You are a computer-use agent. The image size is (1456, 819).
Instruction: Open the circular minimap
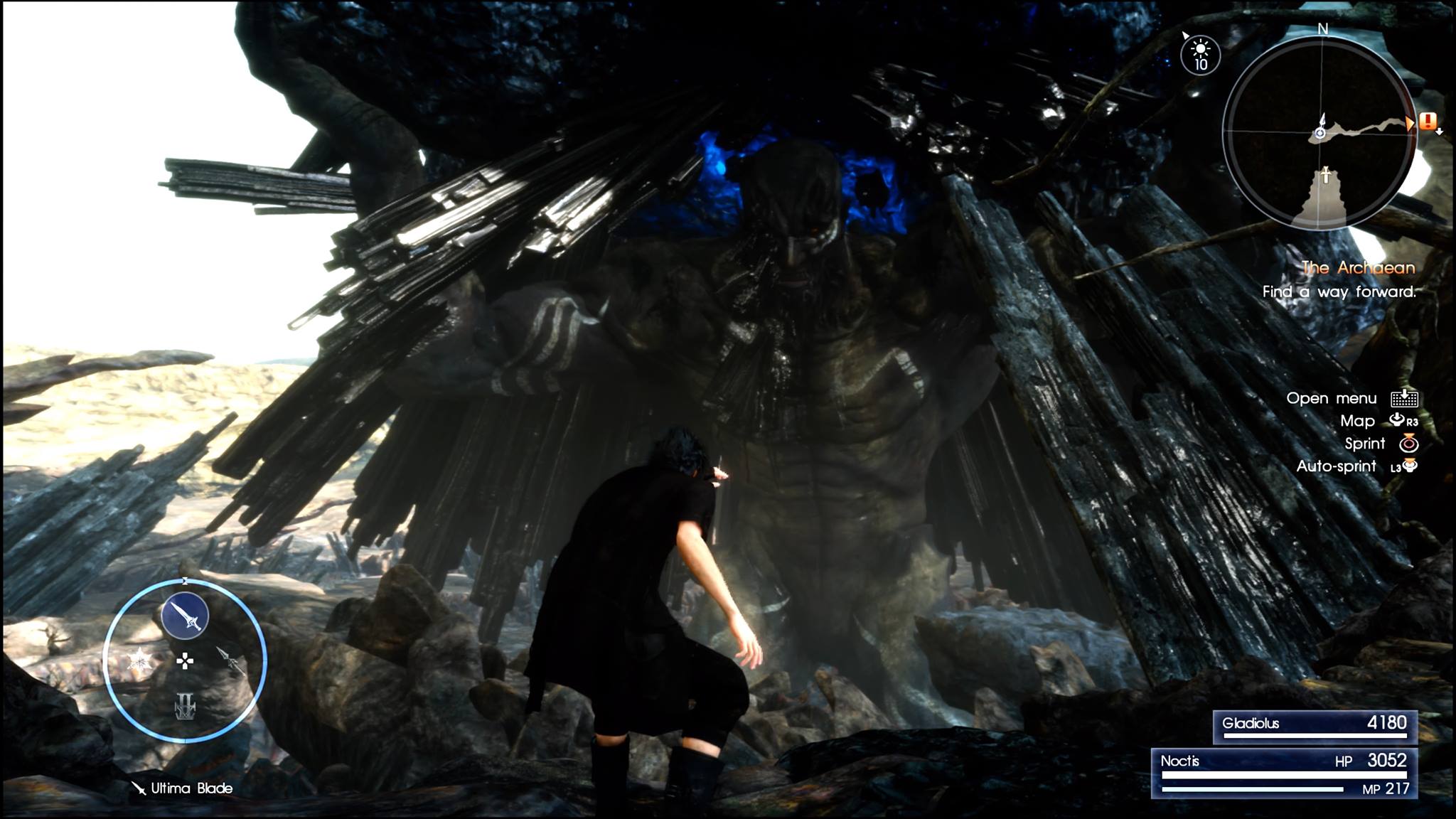coord(1321,133)
